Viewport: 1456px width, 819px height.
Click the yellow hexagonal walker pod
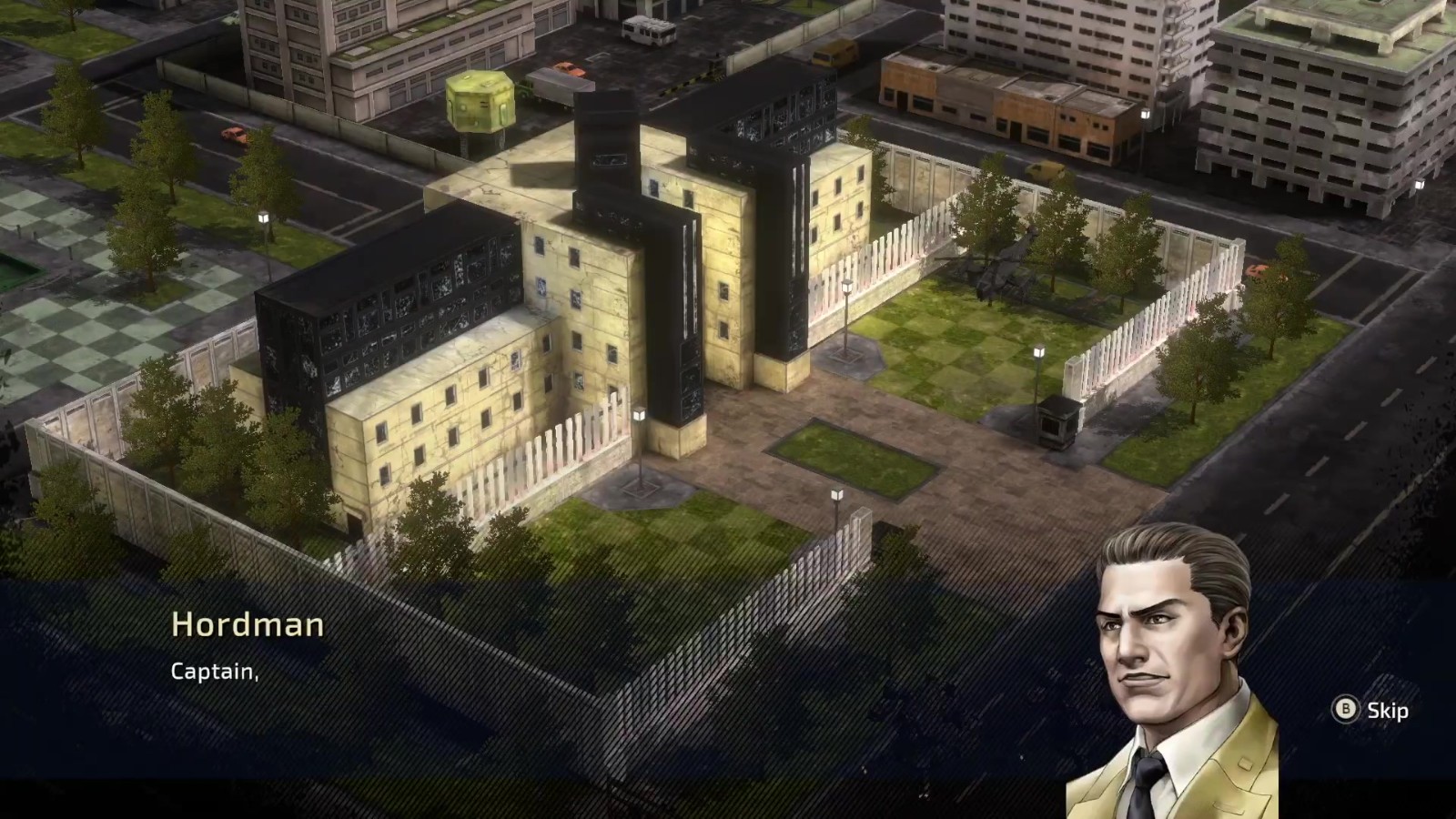(480, 100)
